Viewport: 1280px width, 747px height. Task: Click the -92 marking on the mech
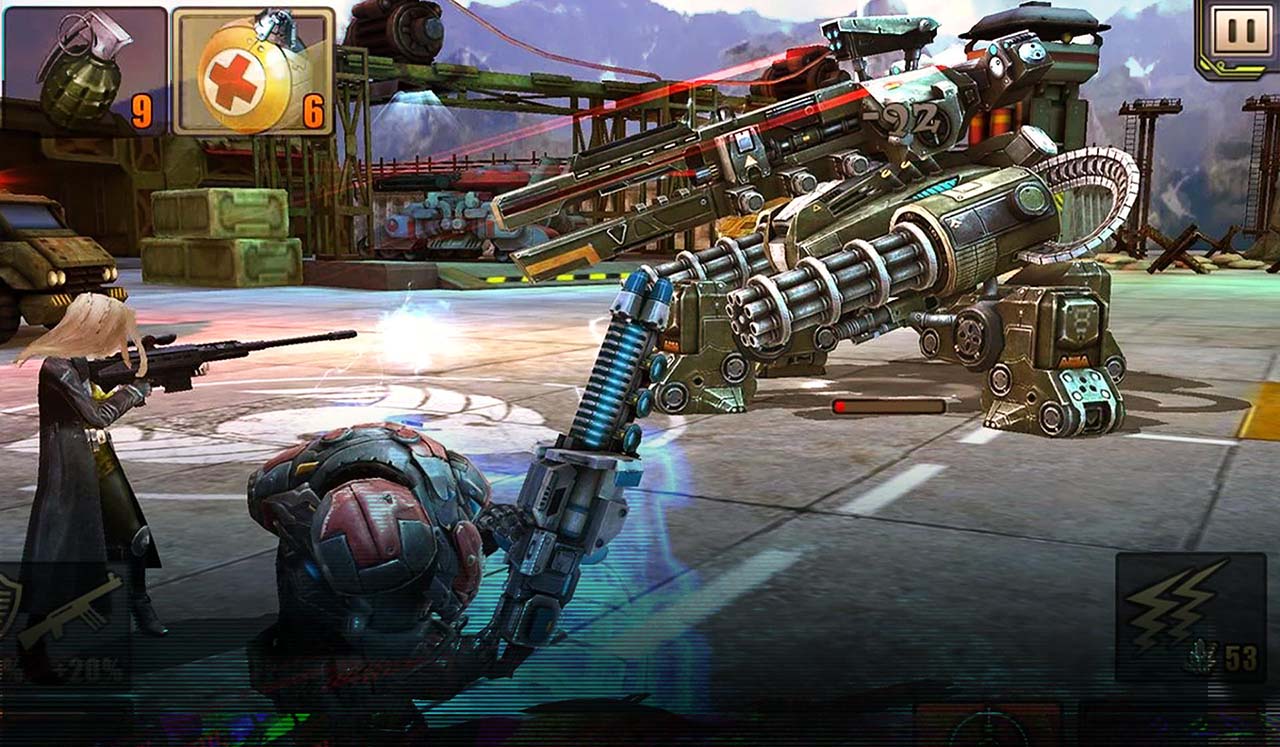pos(905,119)
